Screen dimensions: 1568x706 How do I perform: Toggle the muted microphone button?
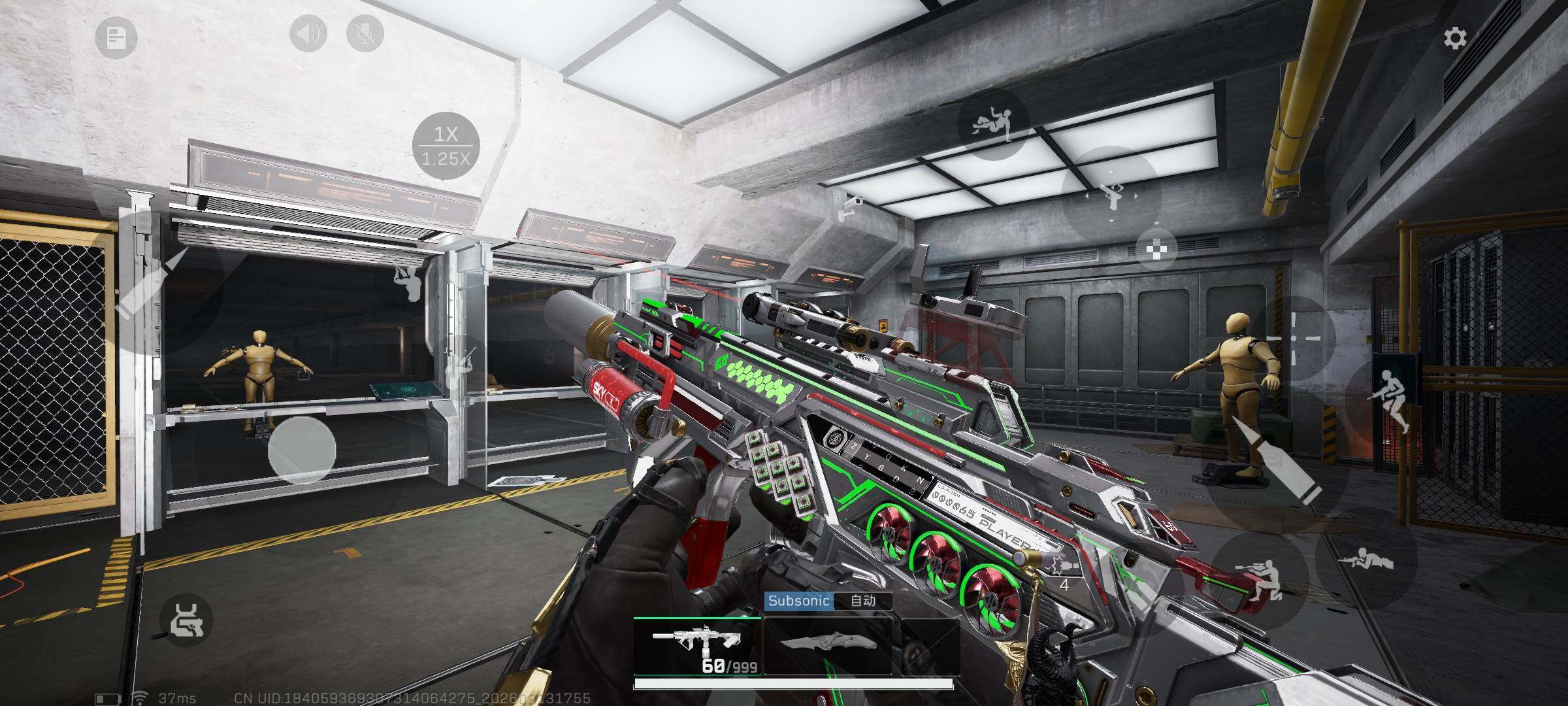(x=365, y=33)
